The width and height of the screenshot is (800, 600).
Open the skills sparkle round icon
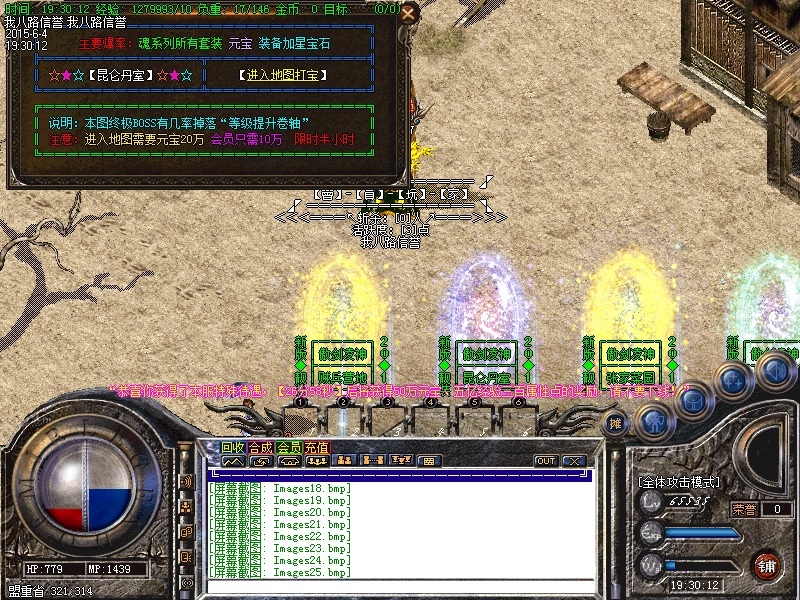tap(734, 381)
